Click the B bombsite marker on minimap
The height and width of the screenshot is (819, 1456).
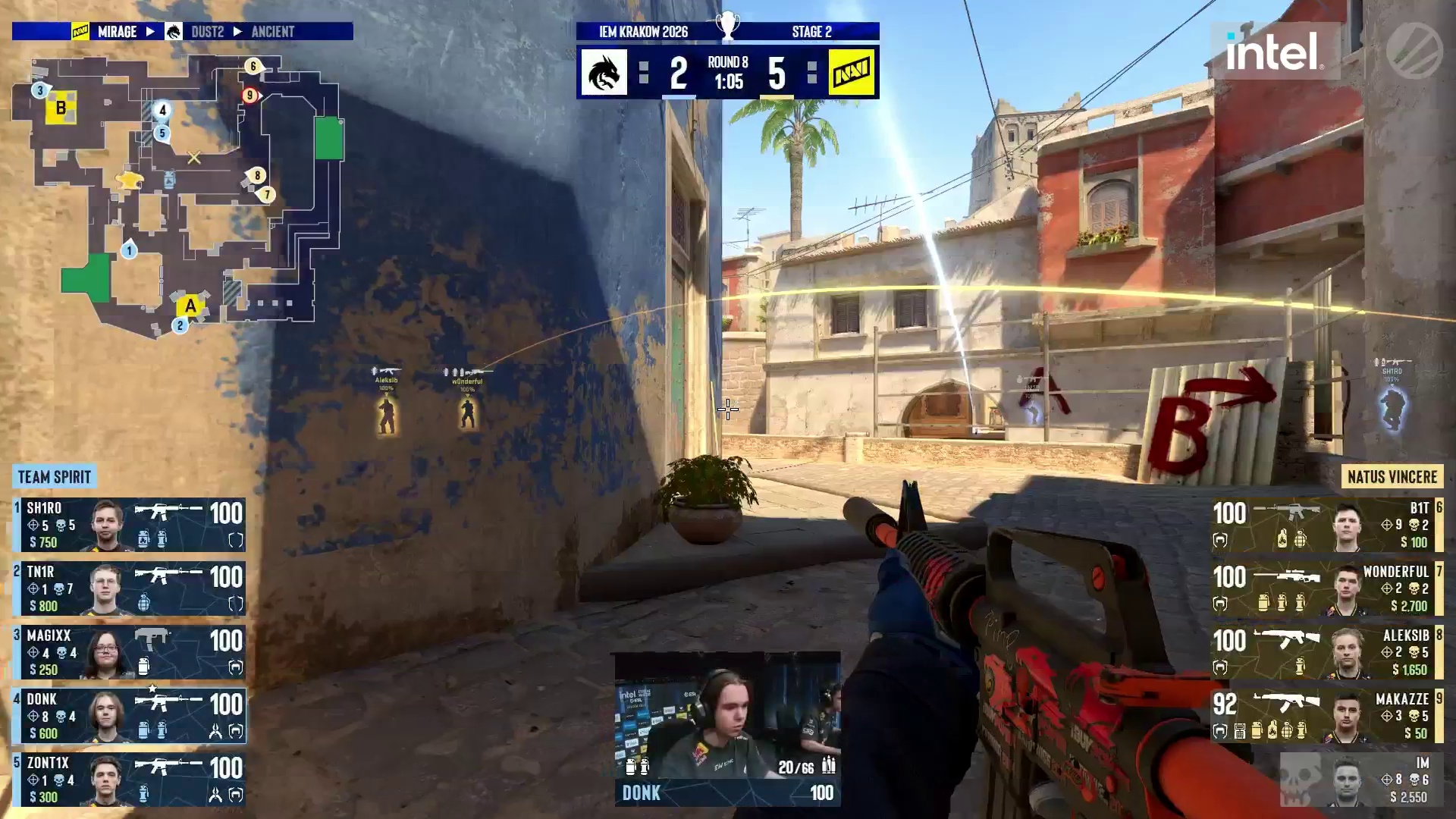click(x=61, y=108)
